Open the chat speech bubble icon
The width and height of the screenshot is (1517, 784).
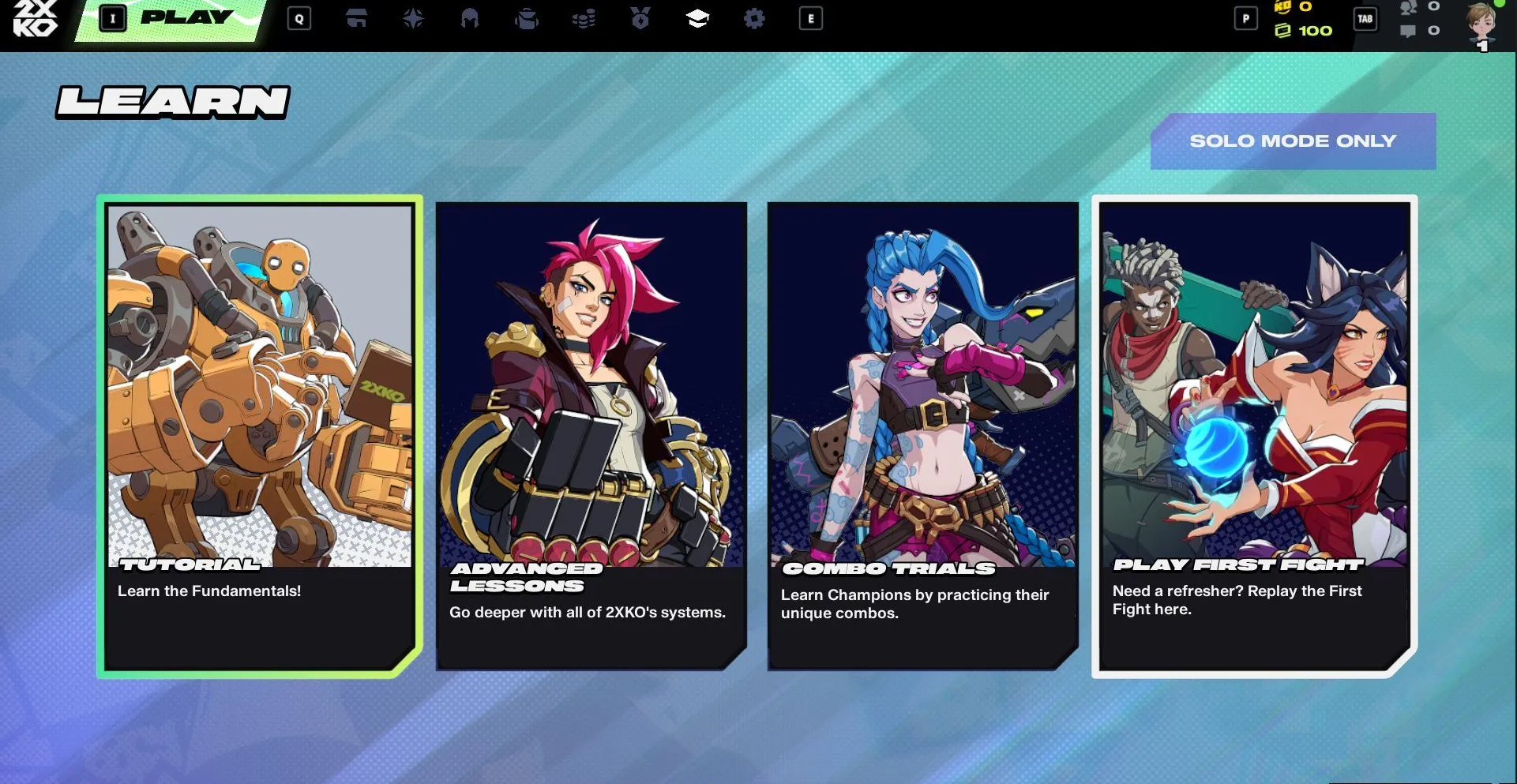(x=1408, y=31)
